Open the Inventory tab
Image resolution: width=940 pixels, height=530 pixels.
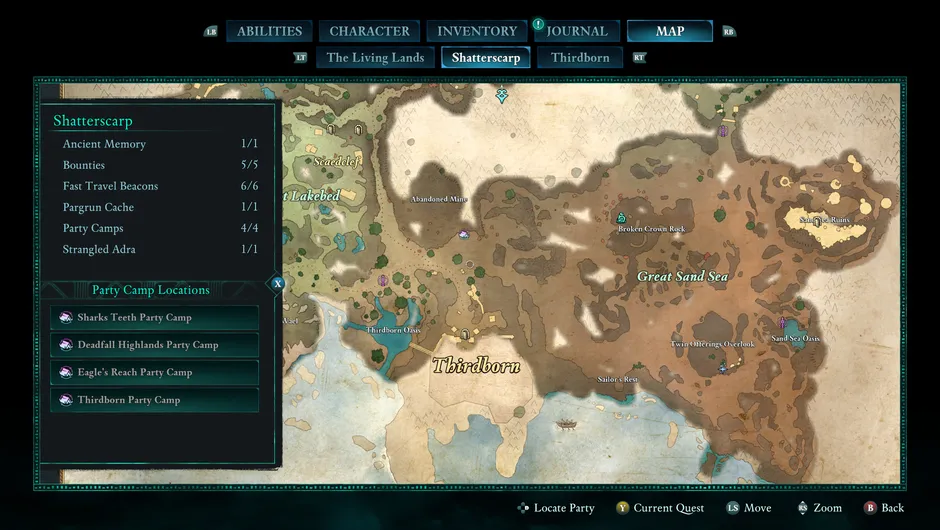(x=477, y=31)
